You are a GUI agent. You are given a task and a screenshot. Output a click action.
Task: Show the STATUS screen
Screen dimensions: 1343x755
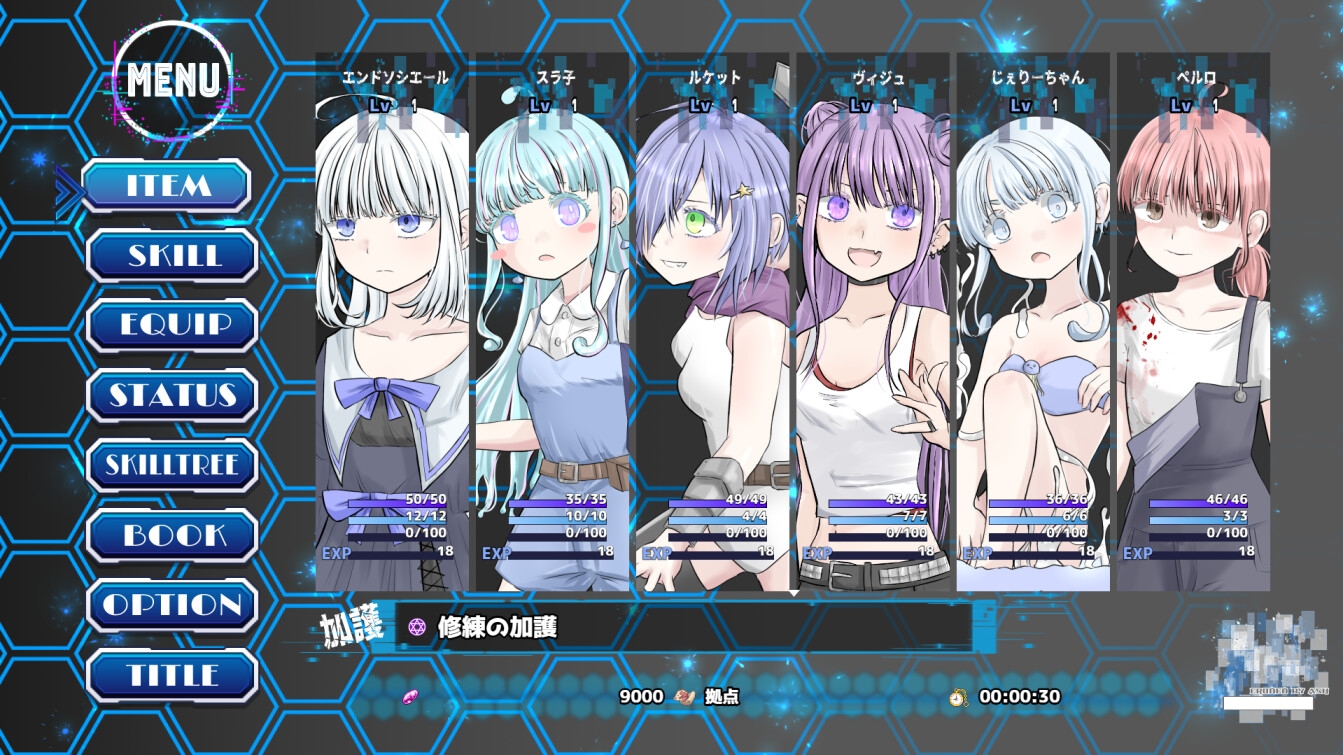[x=173, y=396]
